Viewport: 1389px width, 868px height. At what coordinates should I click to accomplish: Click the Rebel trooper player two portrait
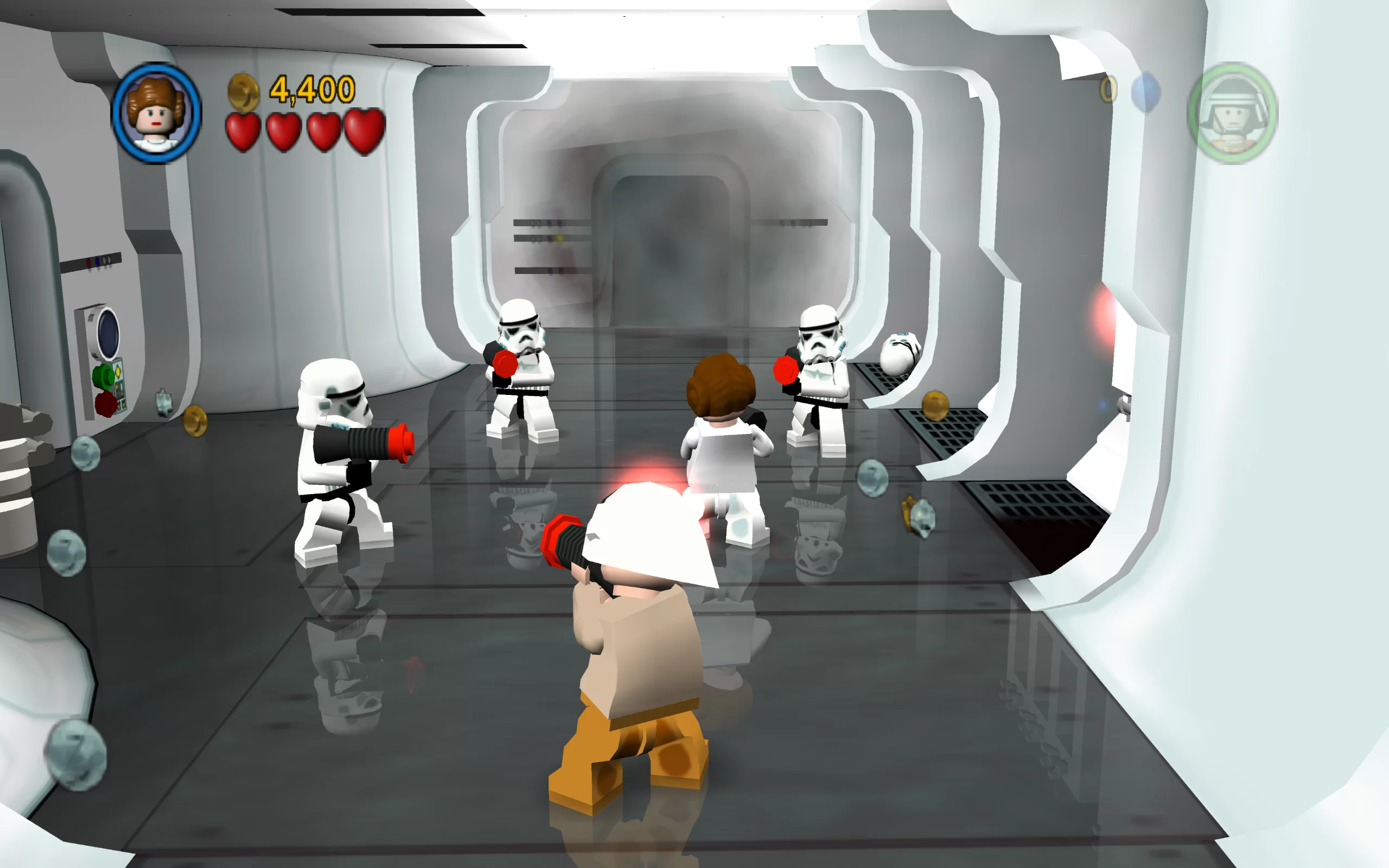tap(1233, 113)
